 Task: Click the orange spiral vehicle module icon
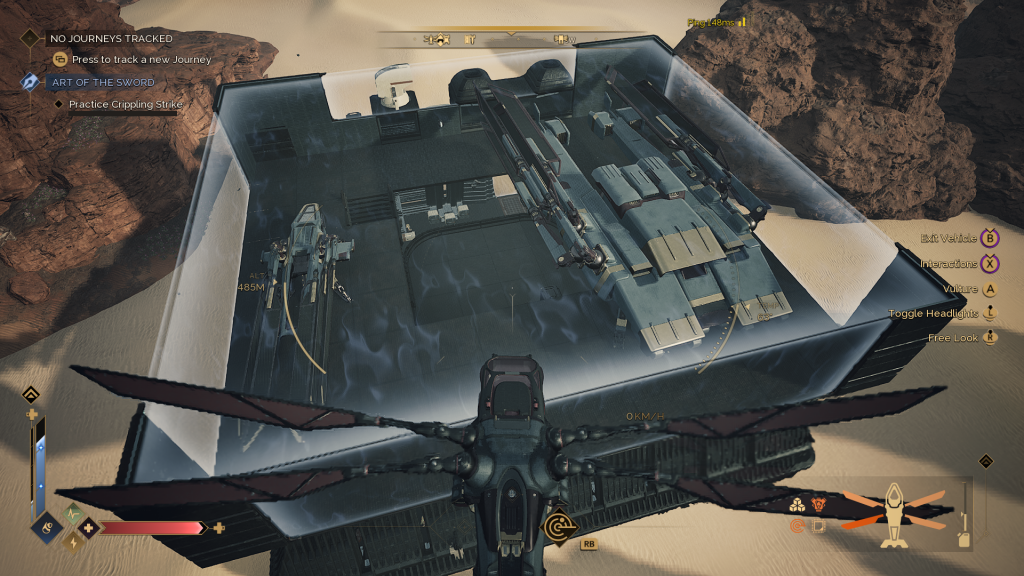pos(798,525)
